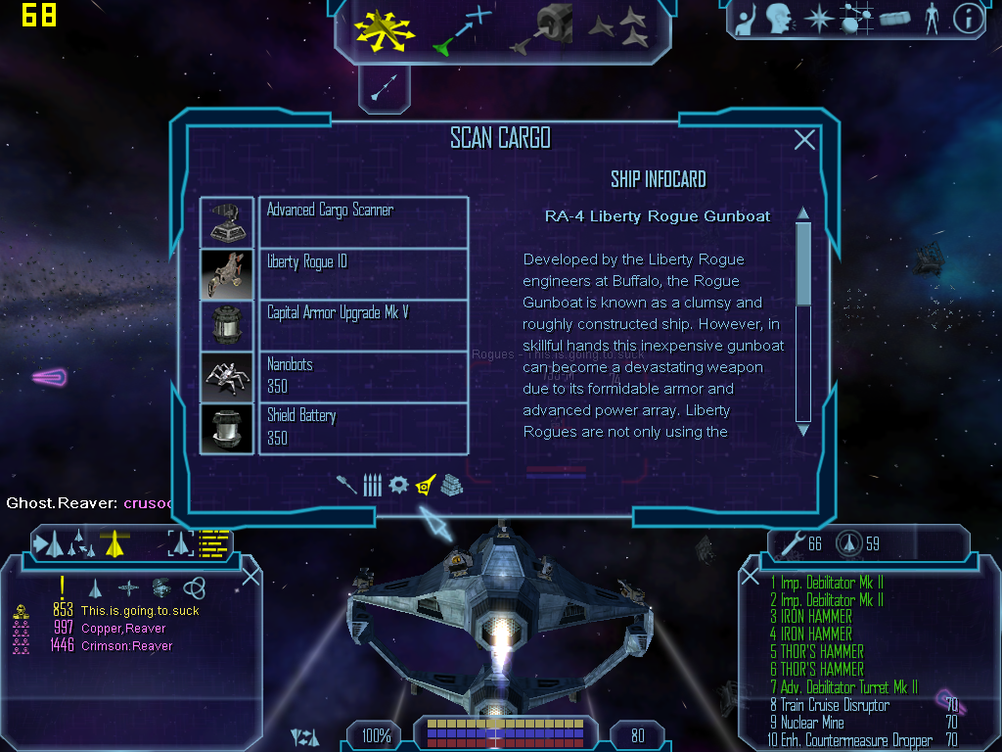Viewport: 1002px width, 752px height.
Task: Show the ammunition category in scan cargo
Action: tap(372, 486)
